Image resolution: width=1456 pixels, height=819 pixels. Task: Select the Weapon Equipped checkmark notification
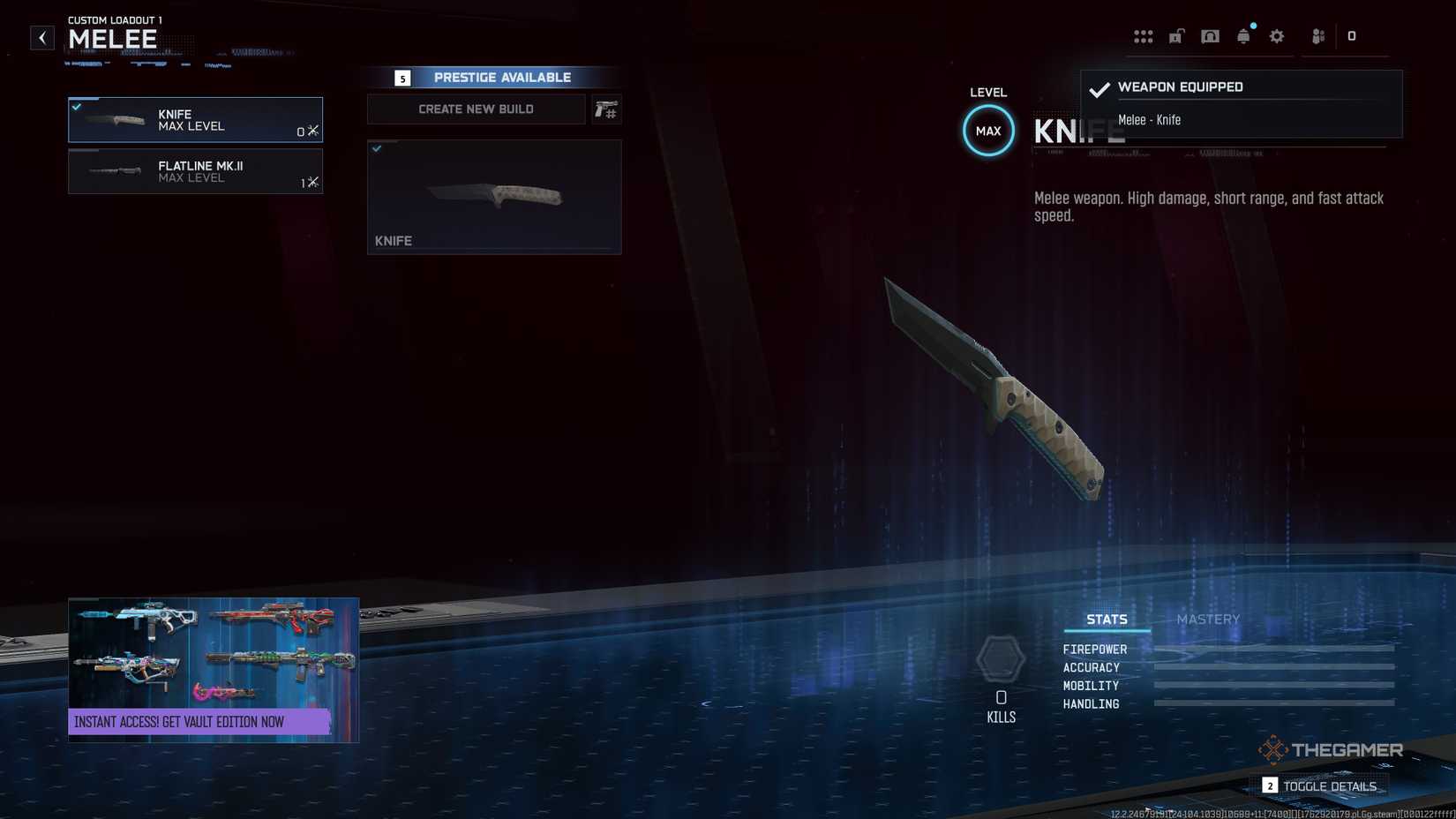[1099, 89]
